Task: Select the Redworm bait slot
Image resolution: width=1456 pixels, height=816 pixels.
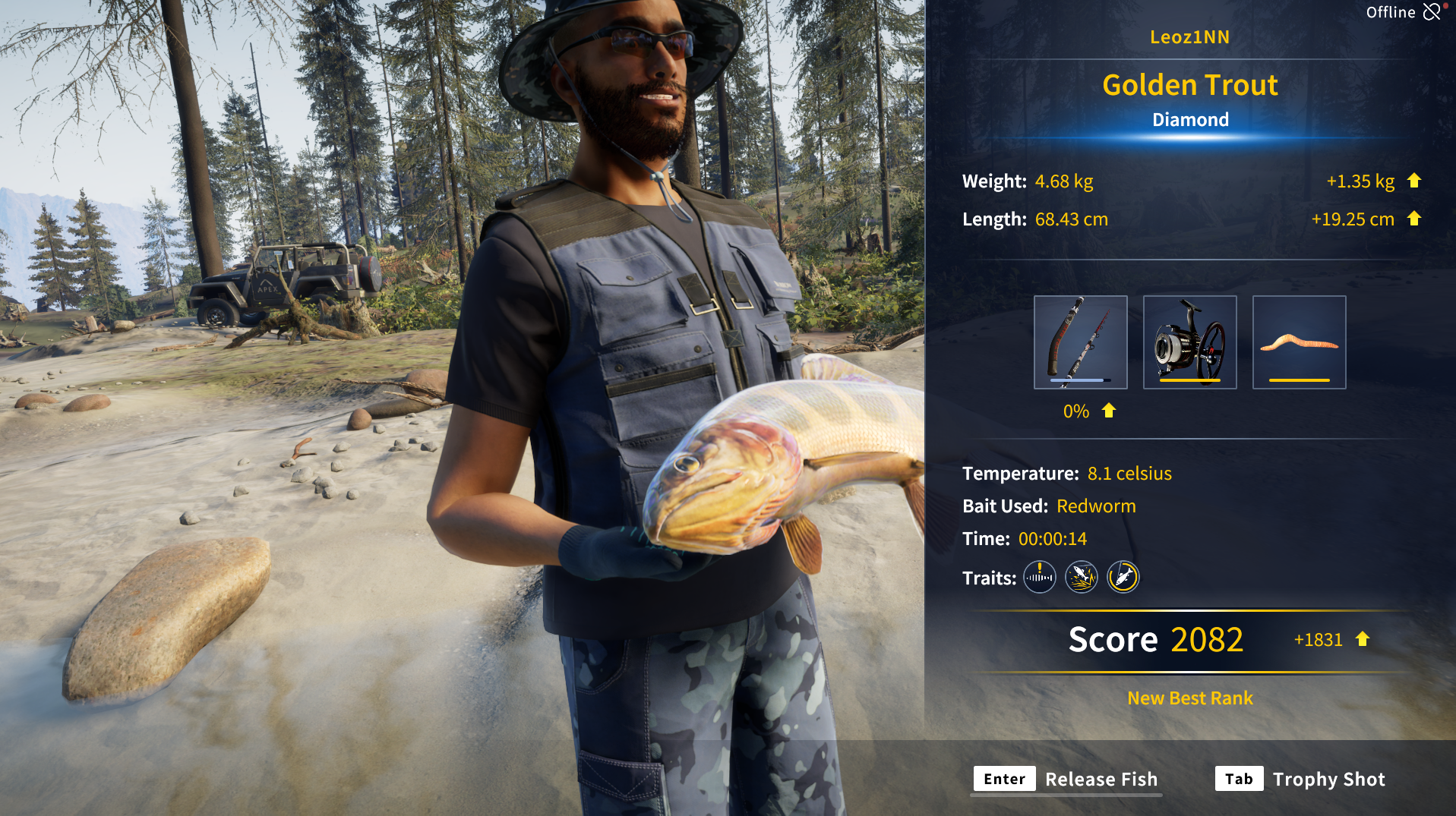Action: (x=1299, y=342)
